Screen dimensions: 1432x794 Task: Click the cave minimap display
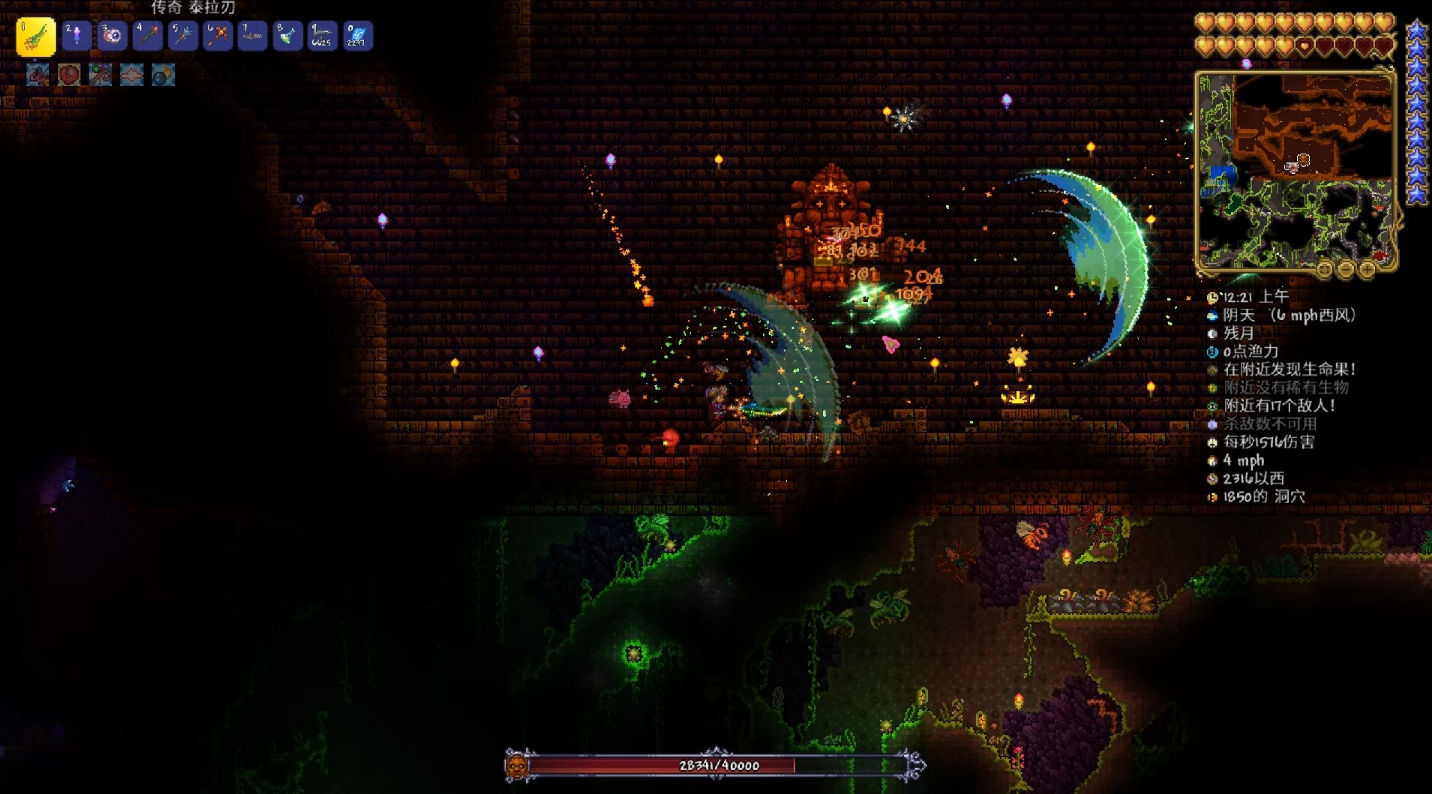(1295, 172)
